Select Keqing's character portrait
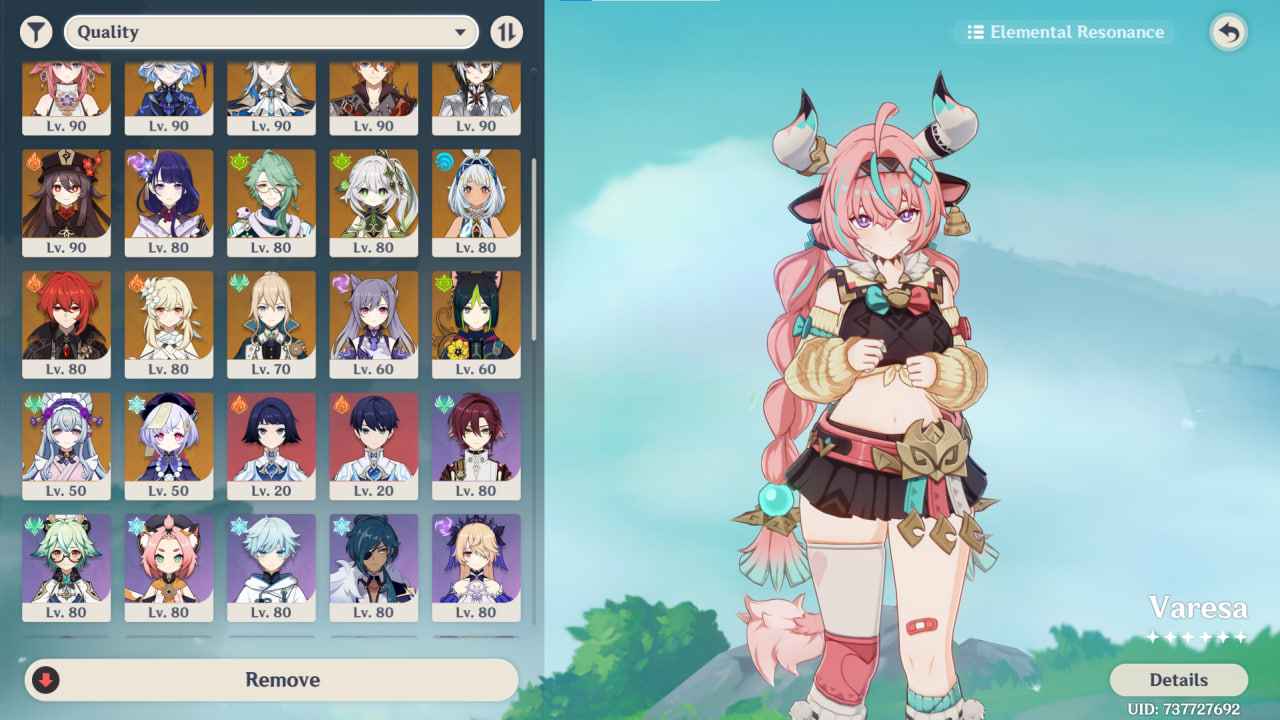Screen dimensions: 1280x720 (x=374, y=320)
